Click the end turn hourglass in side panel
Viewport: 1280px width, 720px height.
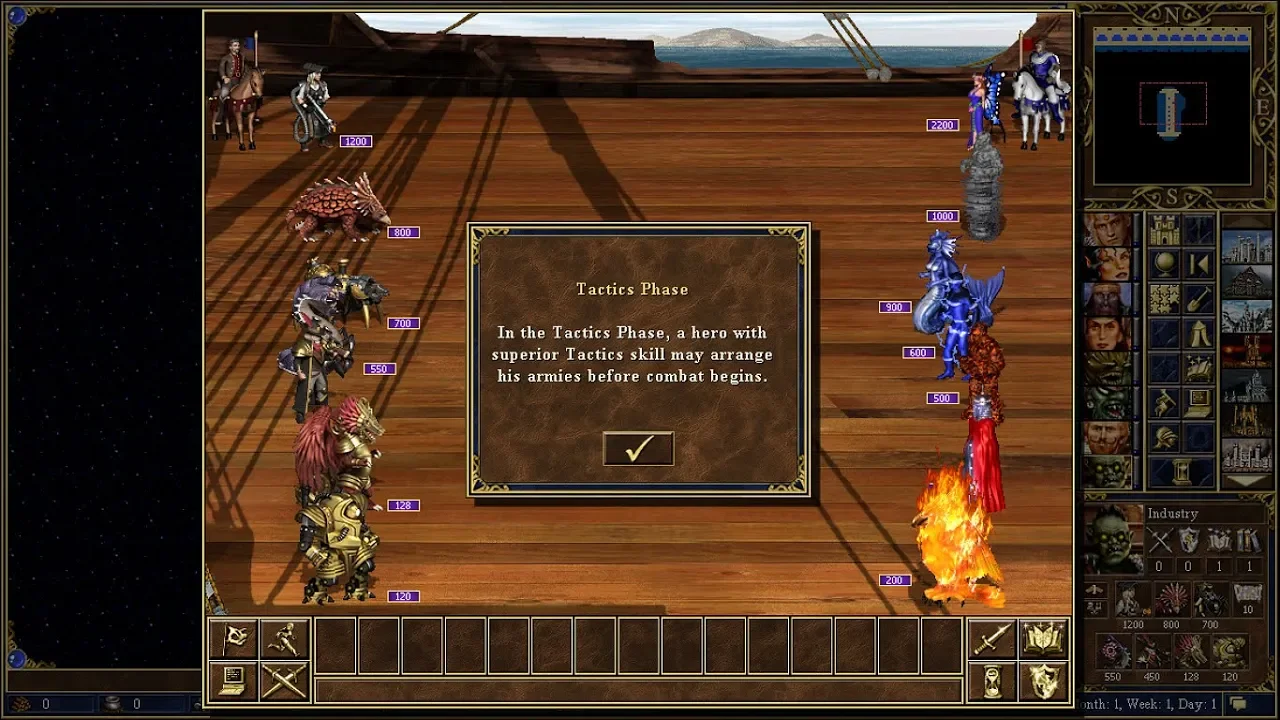point(1181,471)
